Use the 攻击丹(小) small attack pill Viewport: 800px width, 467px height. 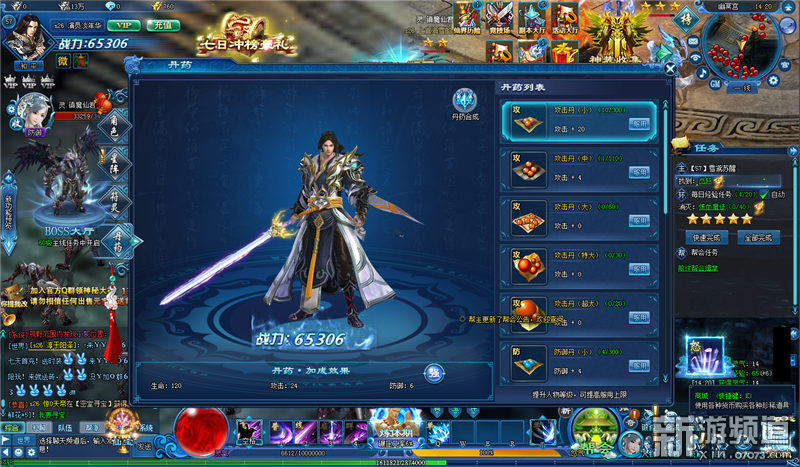[639, 123]
